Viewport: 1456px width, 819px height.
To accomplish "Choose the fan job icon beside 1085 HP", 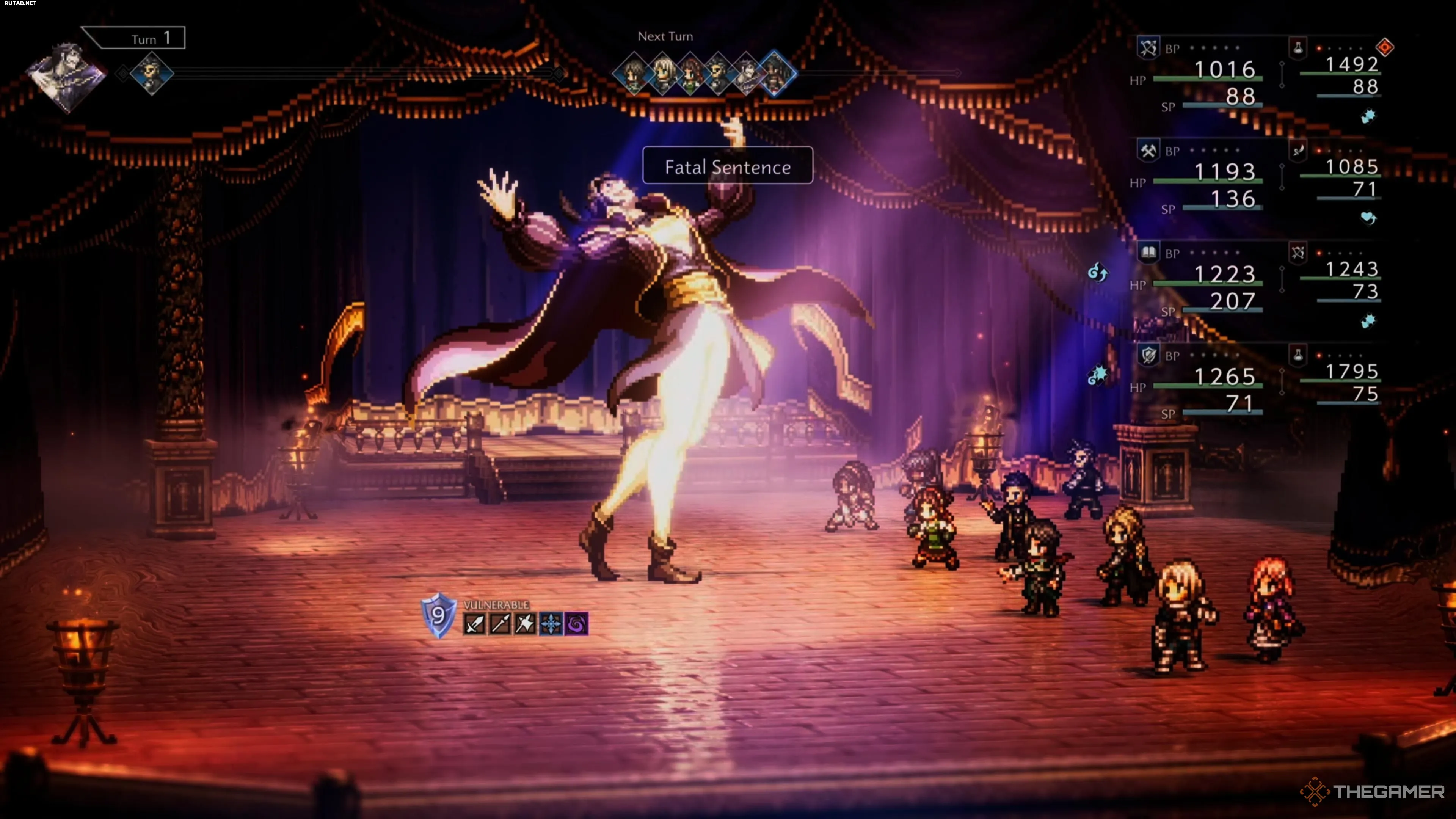I will tap(1298, 151).
